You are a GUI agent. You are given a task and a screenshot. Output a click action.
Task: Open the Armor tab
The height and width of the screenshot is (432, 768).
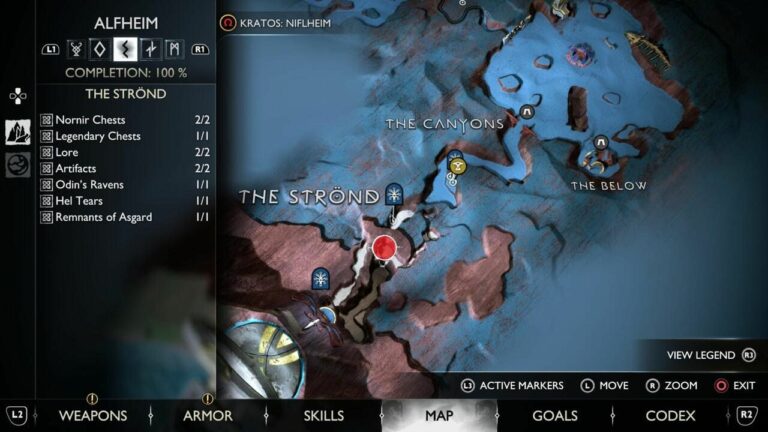click(207, 415)
